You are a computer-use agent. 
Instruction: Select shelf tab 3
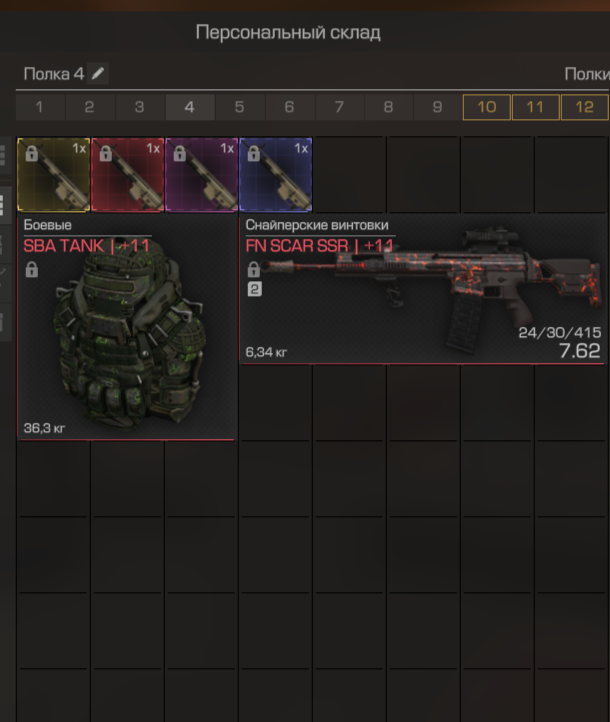tap(139, 107)
